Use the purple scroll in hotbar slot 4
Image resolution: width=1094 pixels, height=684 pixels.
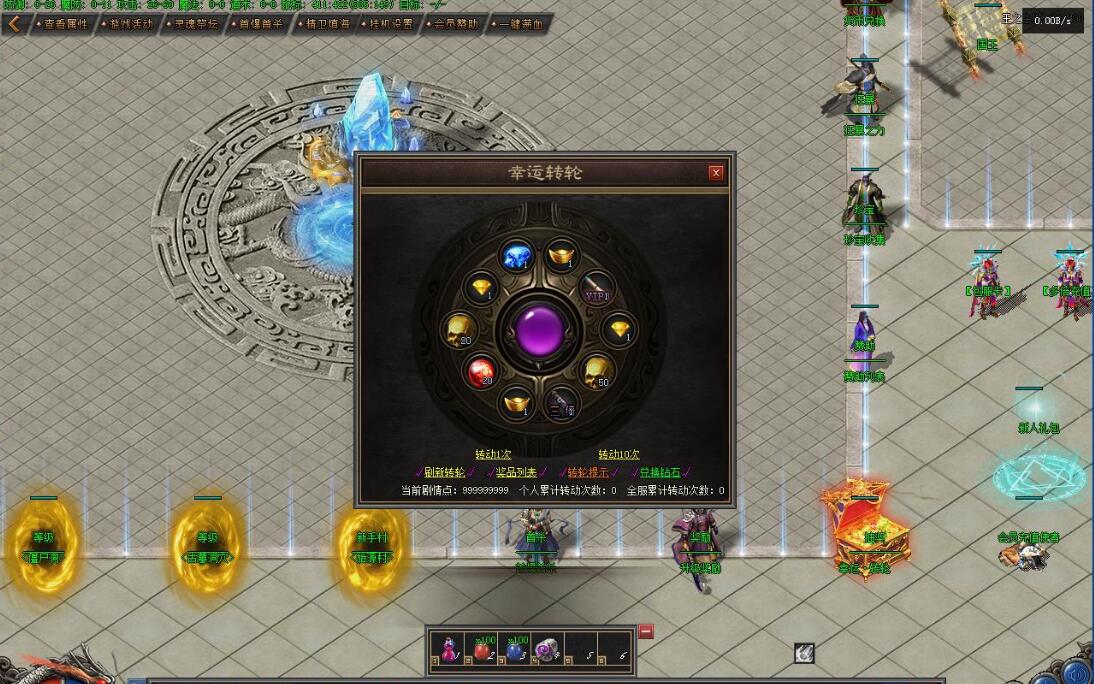pos(546,649)
